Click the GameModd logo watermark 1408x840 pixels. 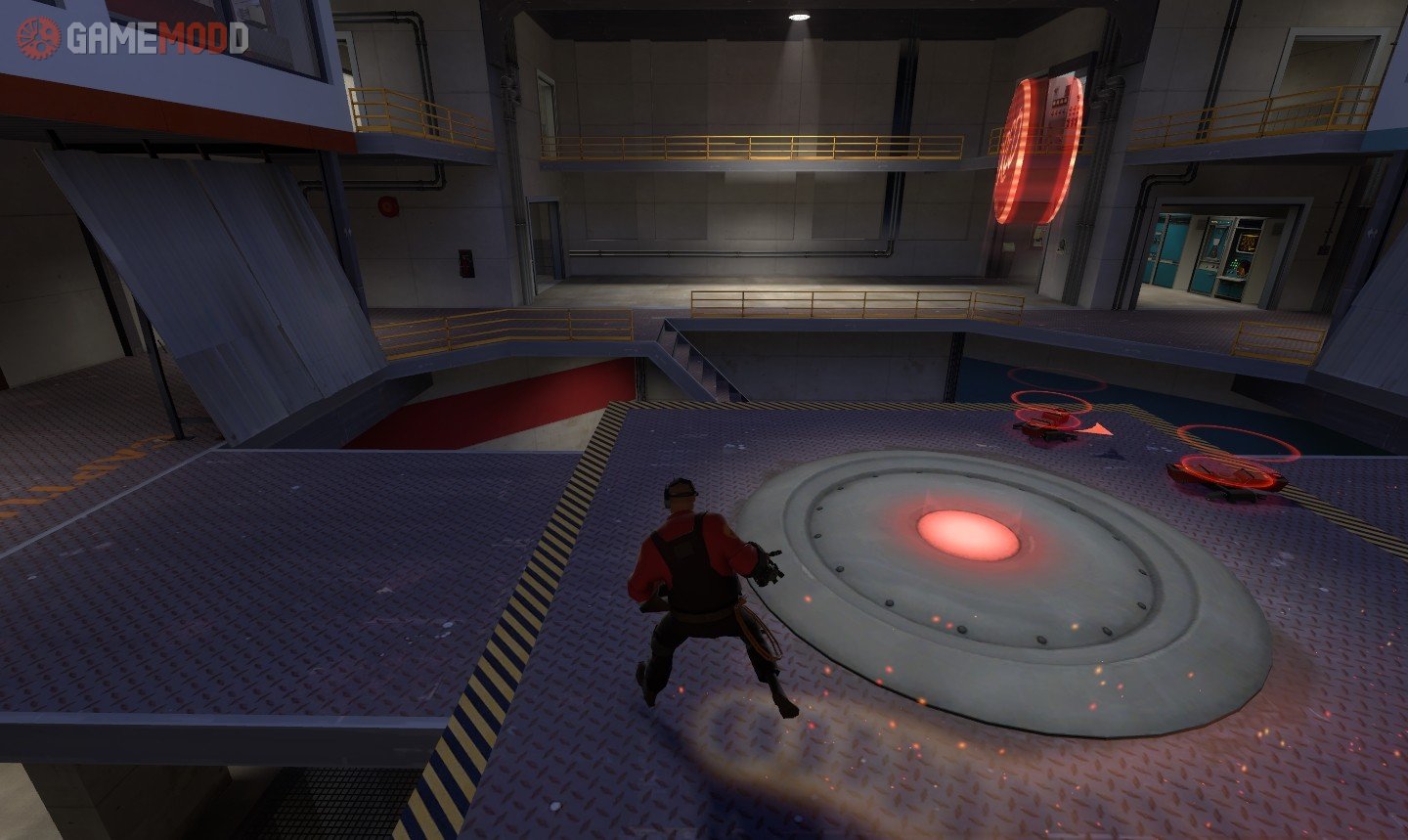pyautogui.click(x=132, y=38)
